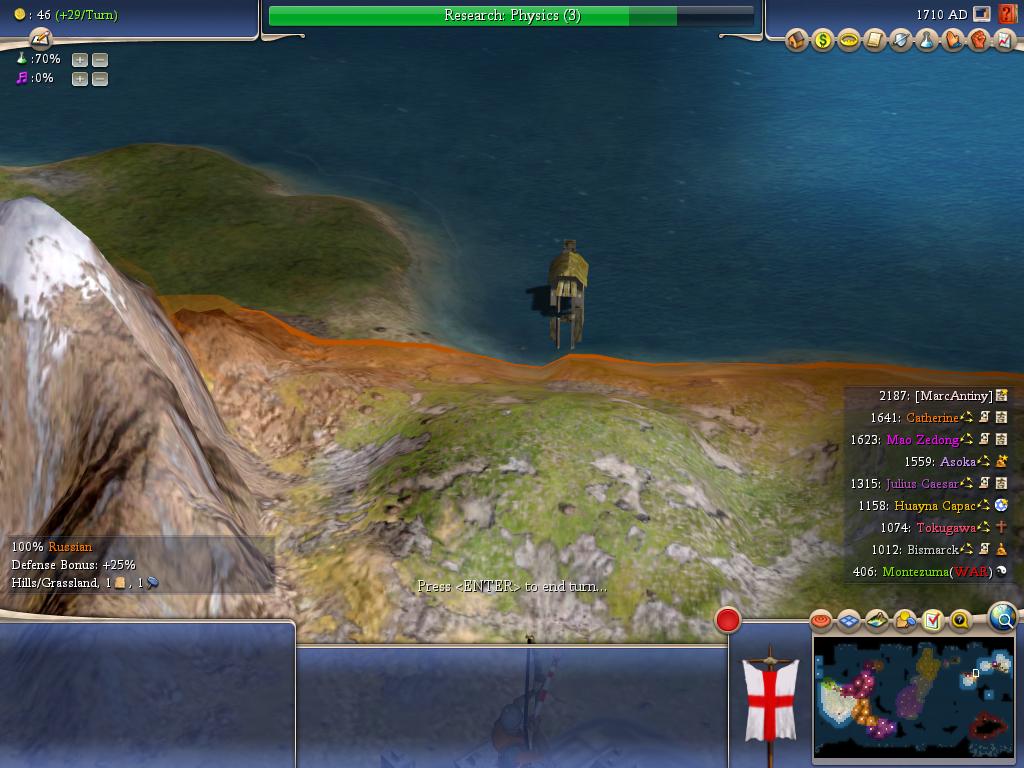Viewport: 1024px width, 768px height.
Task: Open the Civilopedia red question mark book
Action: tap(1007, 15)
